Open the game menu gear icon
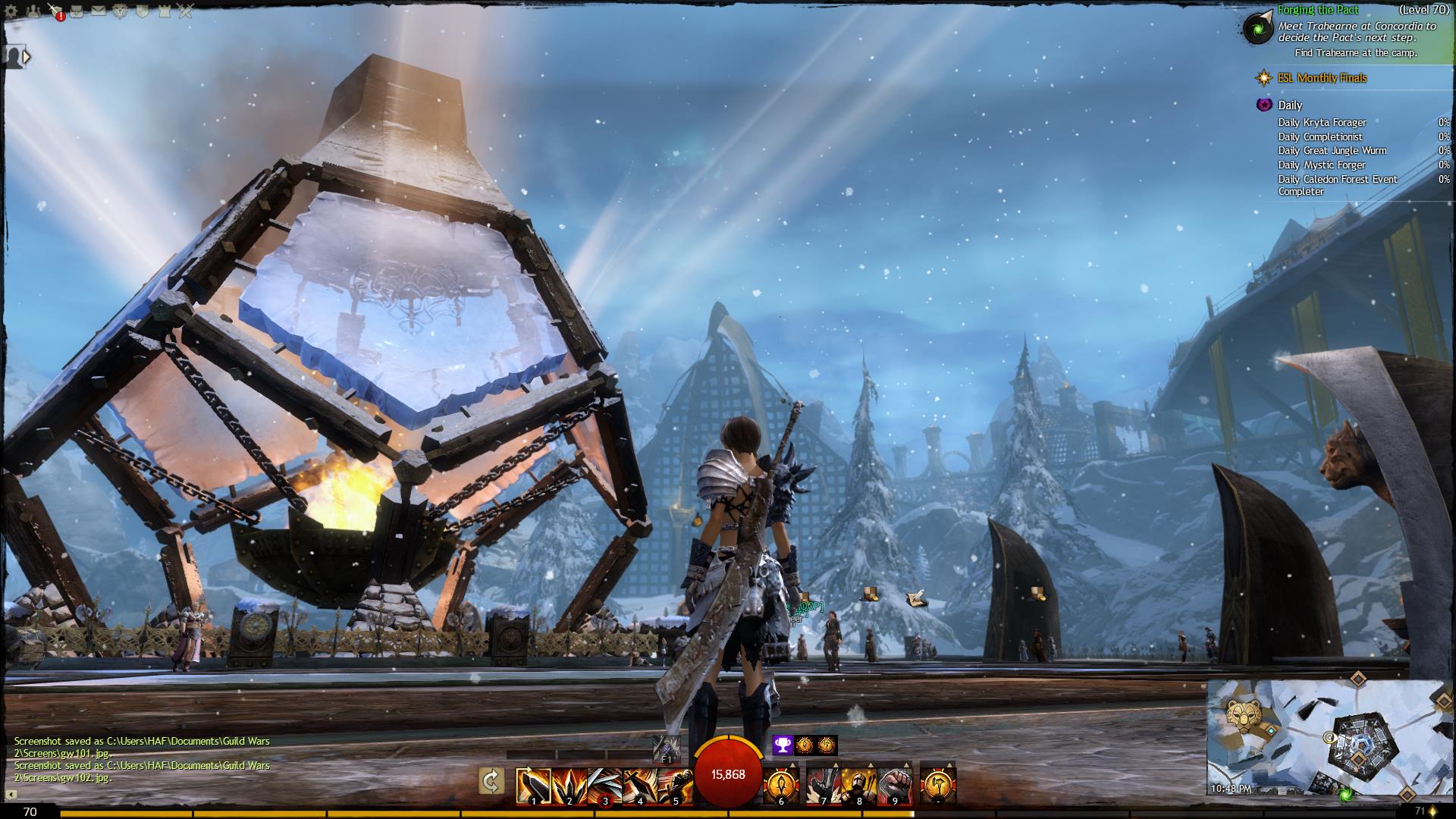The width and height of the screenshot is (1456, 819). pos(11,11)
